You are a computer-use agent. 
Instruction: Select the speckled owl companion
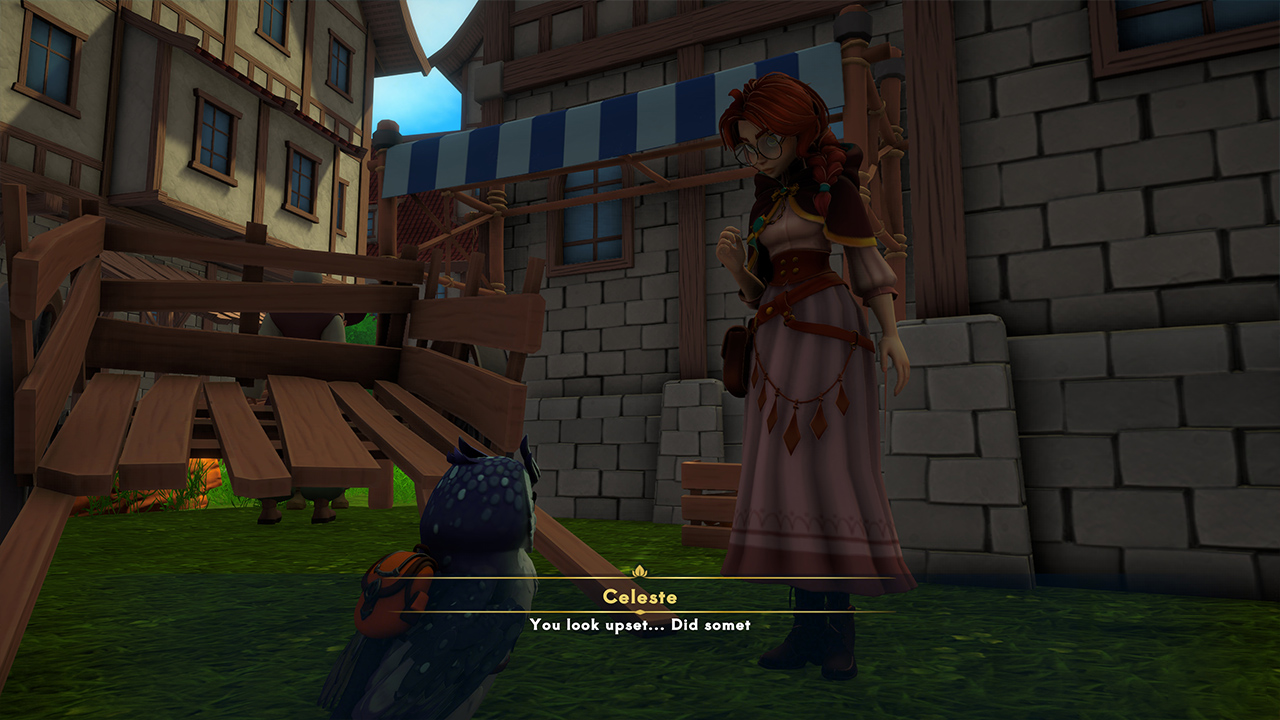coord(470,540)
